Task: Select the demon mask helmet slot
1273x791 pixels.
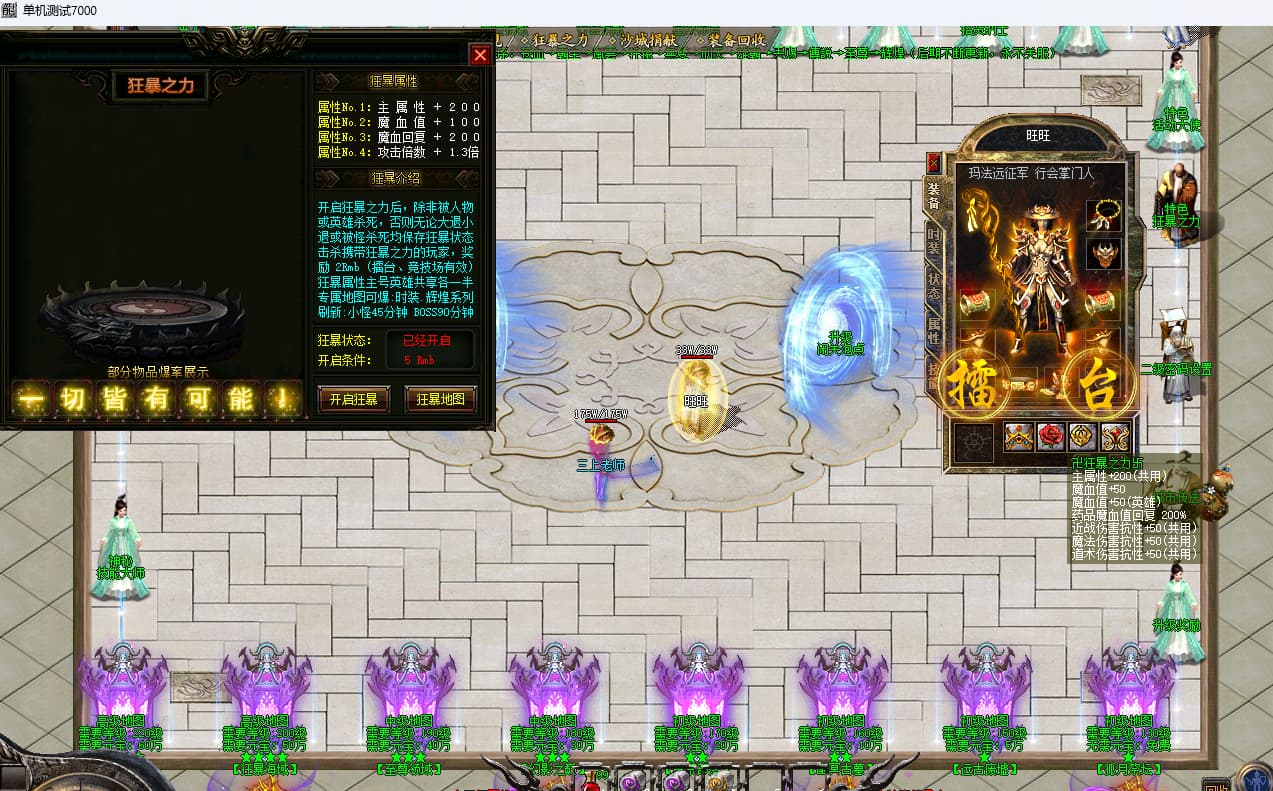Action: [x=1103, y=254]
